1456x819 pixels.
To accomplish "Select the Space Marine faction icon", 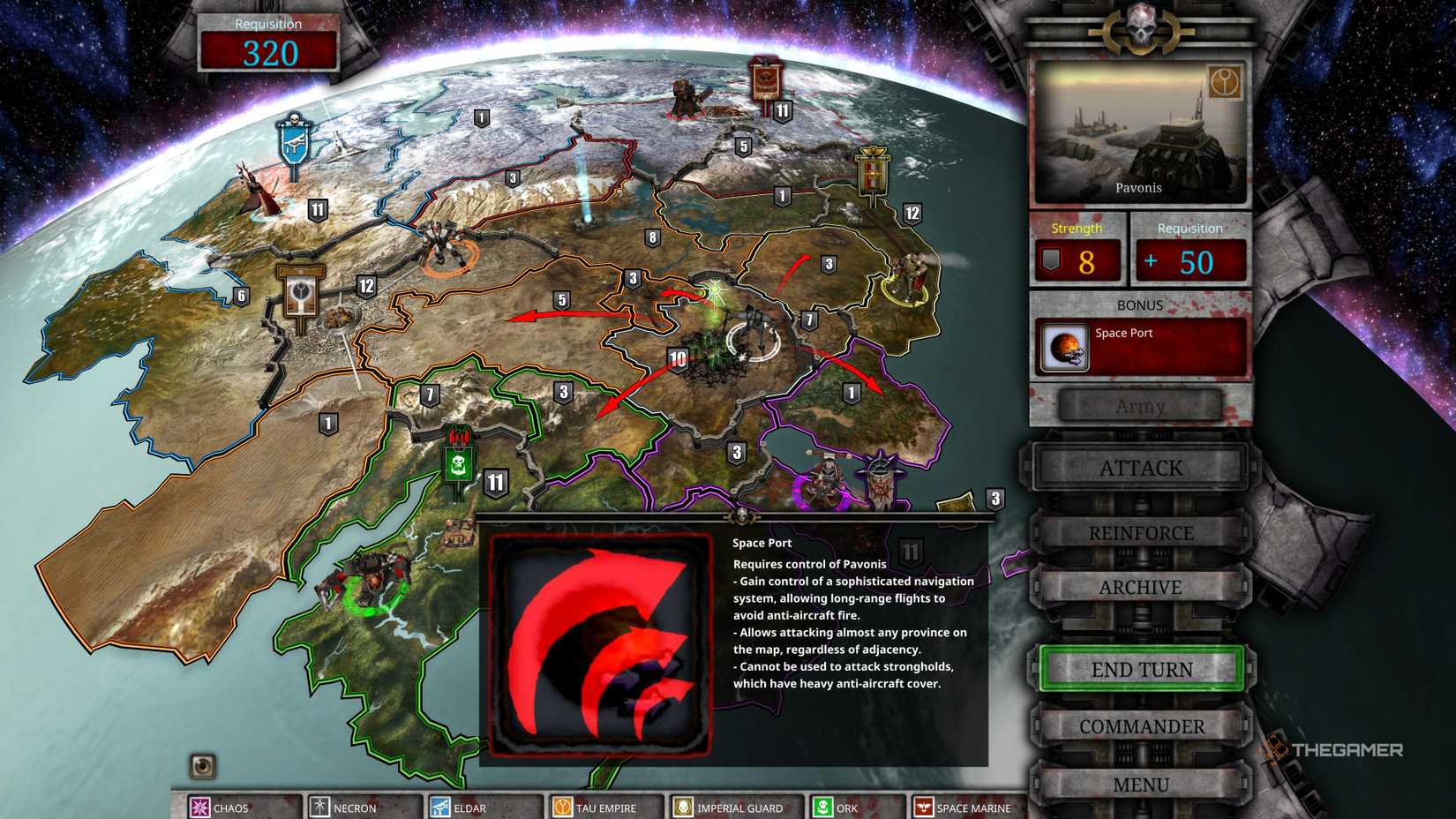I will [923, 807].
